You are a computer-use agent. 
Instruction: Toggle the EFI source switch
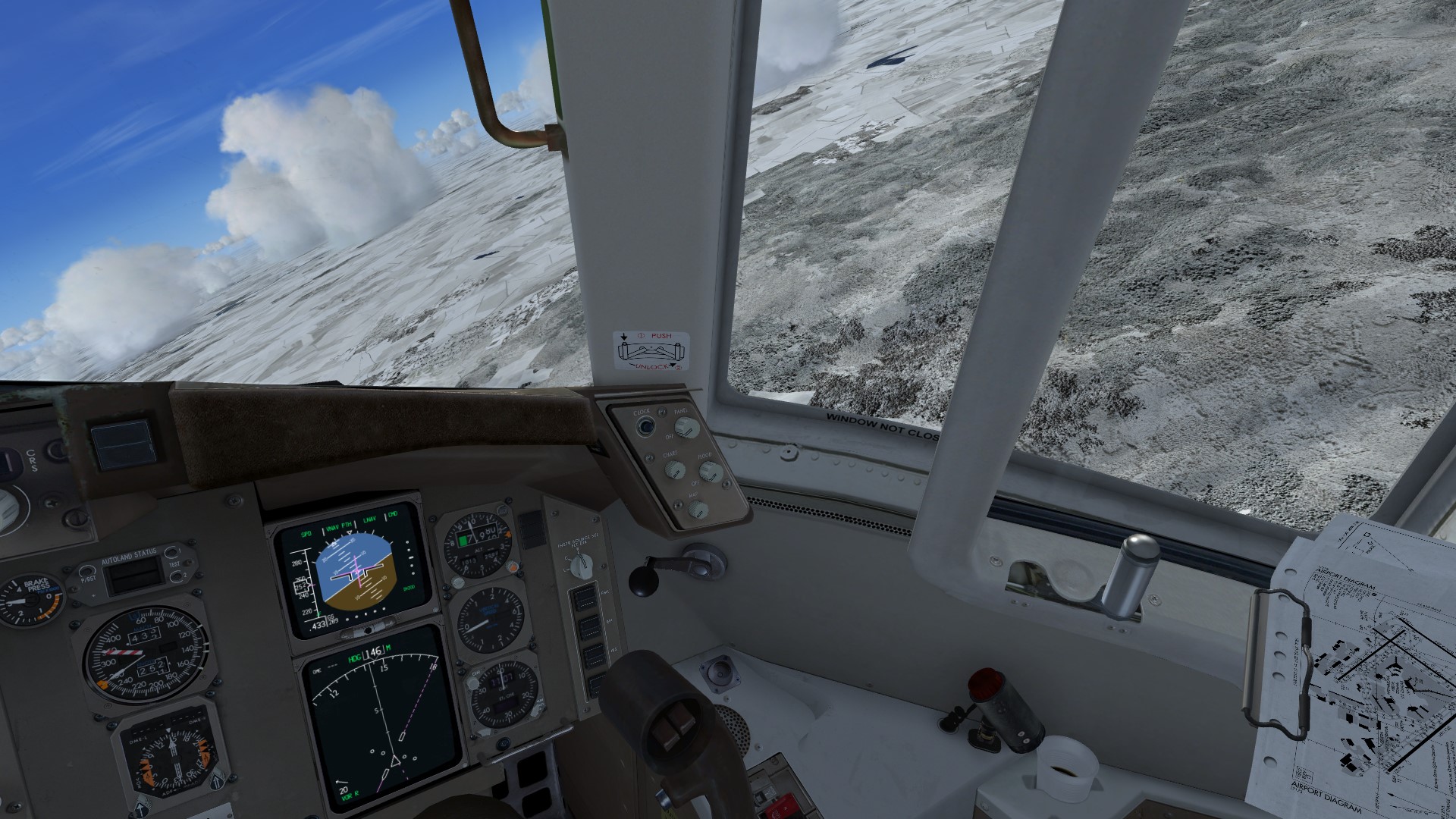tap(588, 627)
